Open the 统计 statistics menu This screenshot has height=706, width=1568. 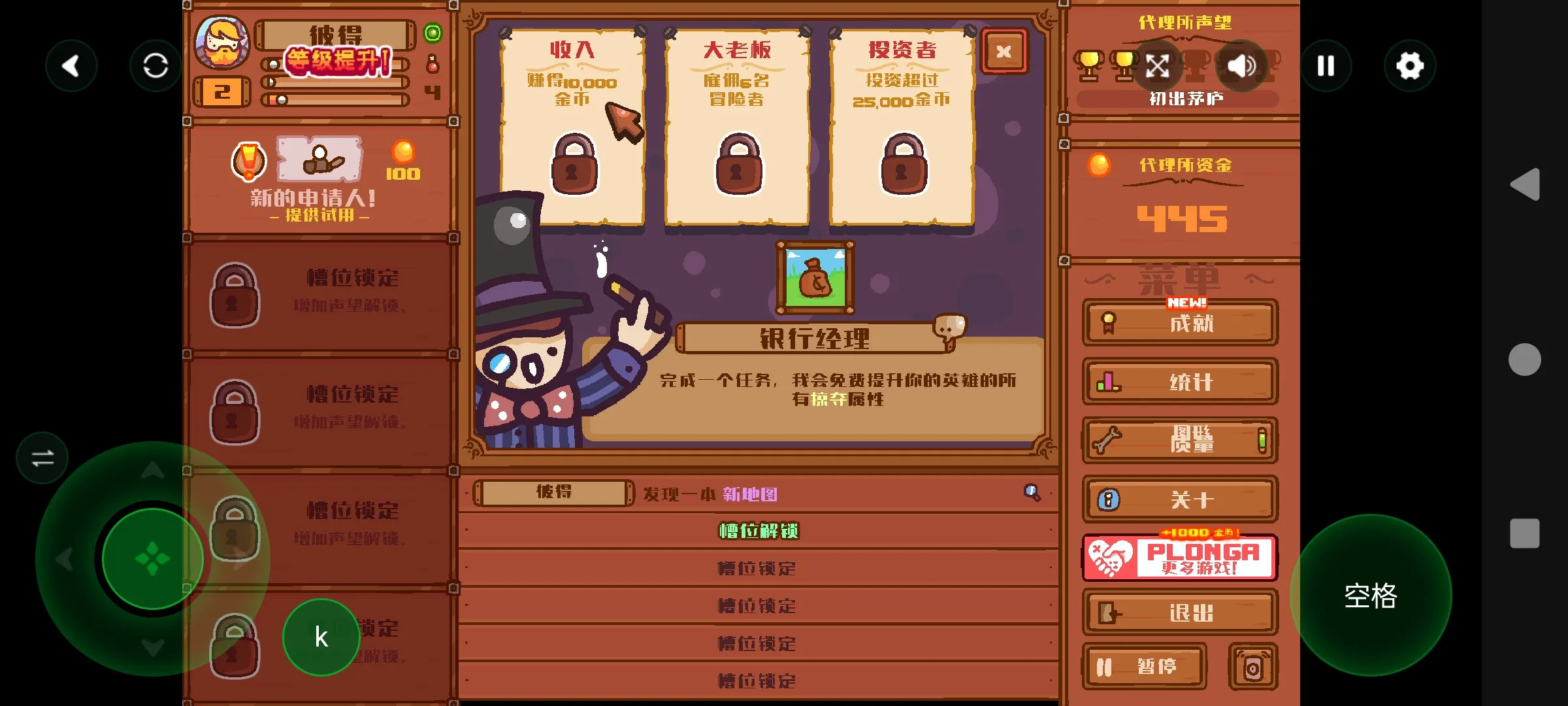coord(1180,382)
